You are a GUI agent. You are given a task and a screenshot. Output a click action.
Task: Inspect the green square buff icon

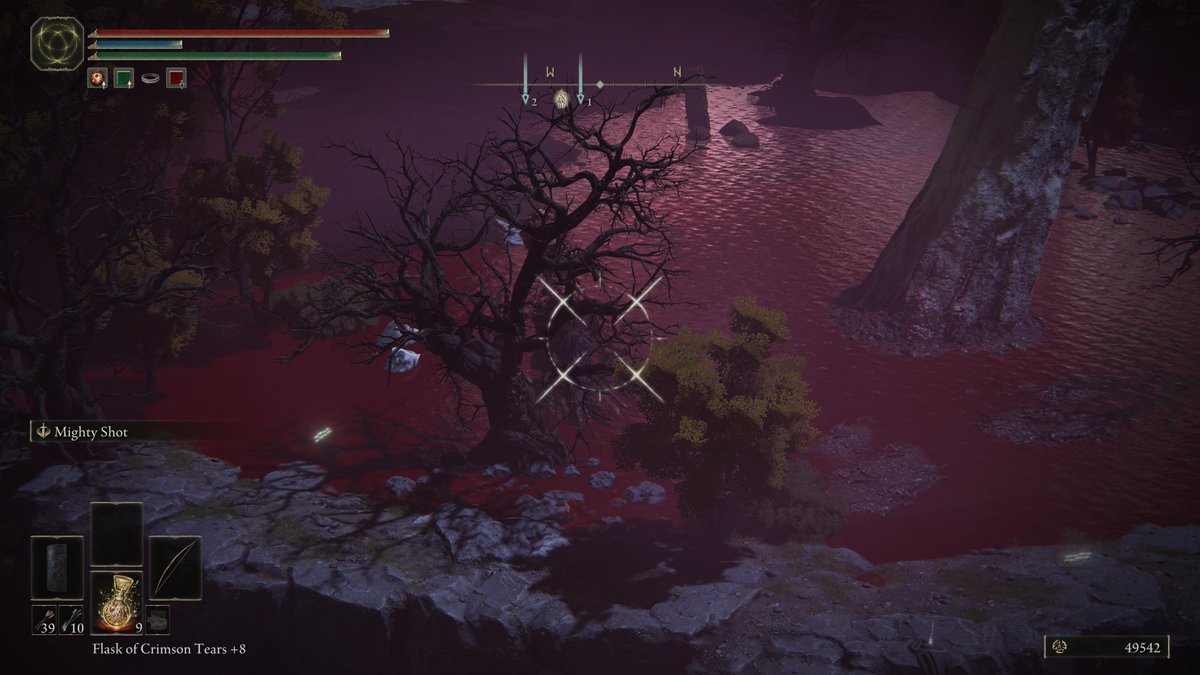point(124,77)
